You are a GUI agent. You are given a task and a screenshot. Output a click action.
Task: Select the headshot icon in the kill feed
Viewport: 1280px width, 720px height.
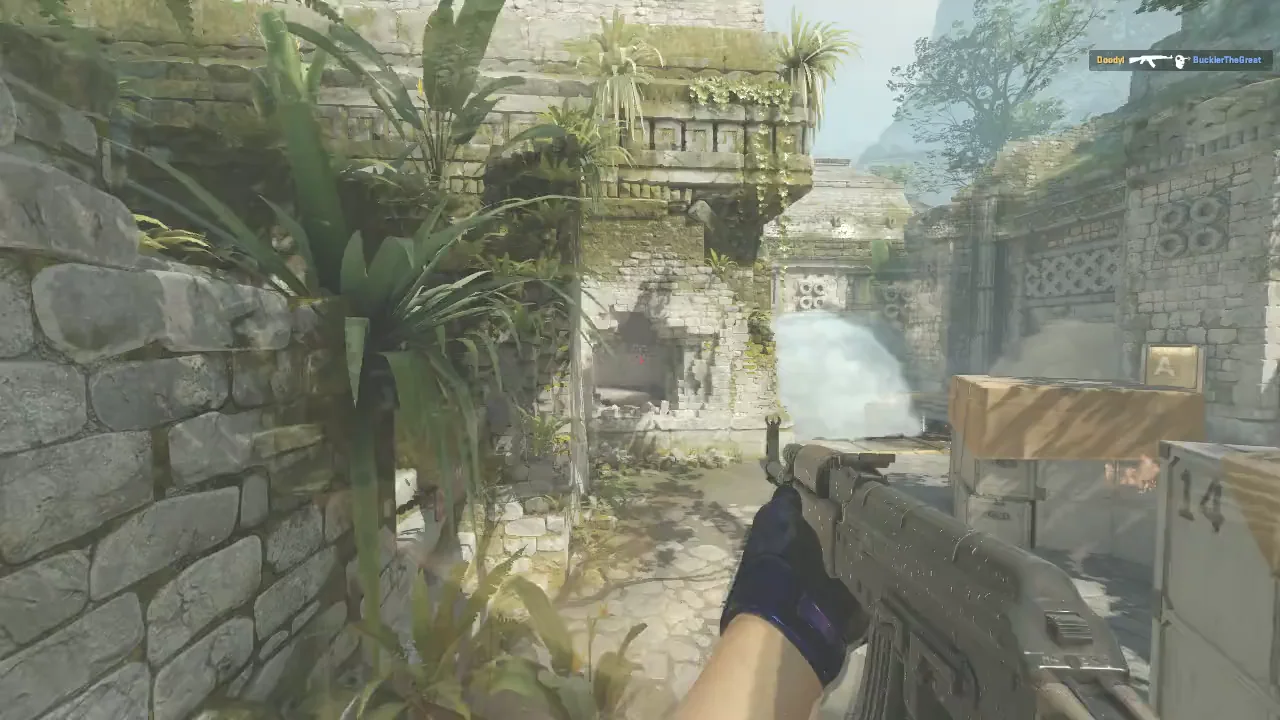point(1183,59)
